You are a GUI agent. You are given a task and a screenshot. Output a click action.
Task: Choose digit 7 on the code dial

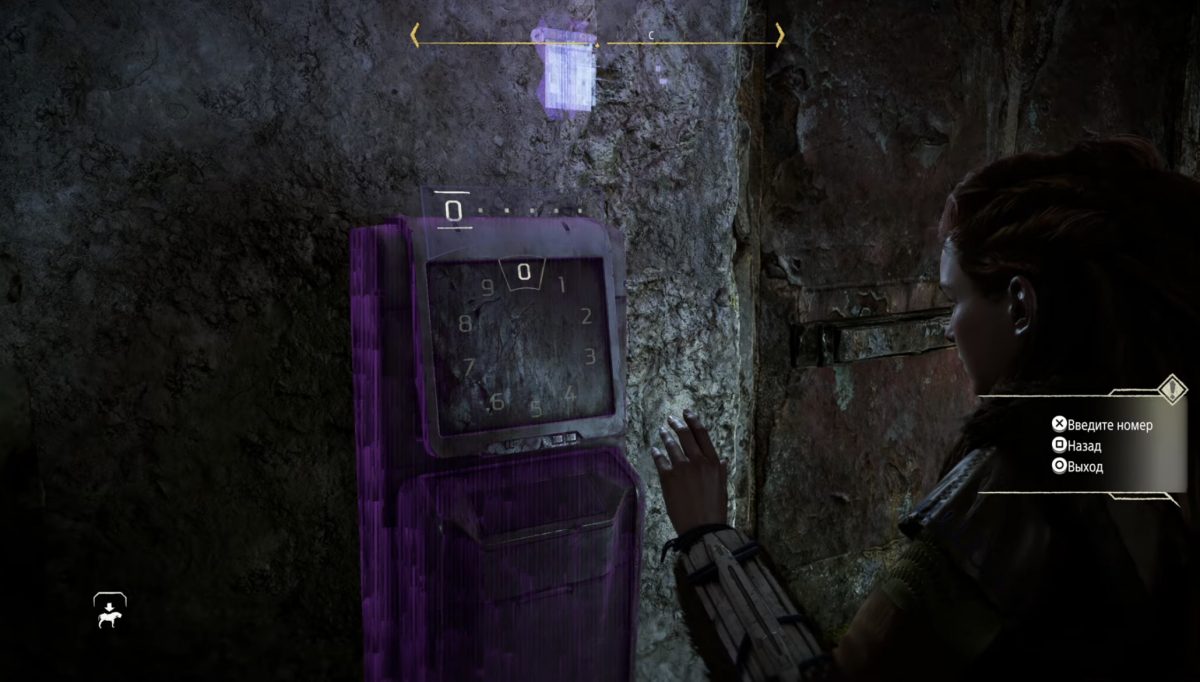point(468,367)
